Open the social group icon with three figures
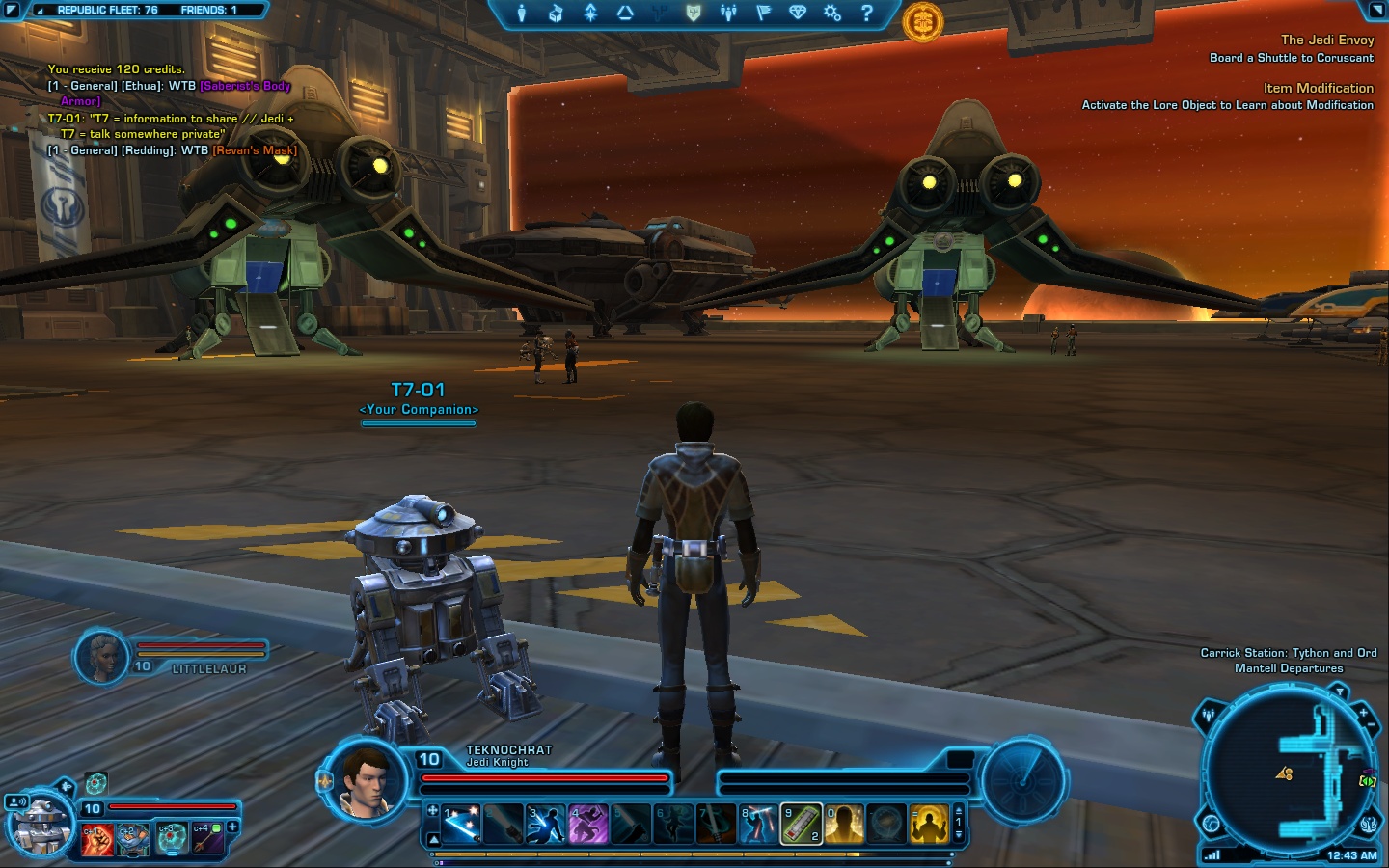 728,13
